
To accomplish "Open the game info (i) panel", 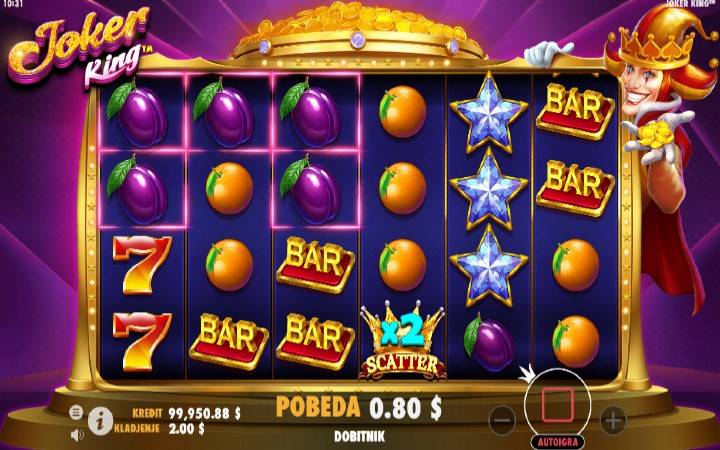I will pos(100,421).
